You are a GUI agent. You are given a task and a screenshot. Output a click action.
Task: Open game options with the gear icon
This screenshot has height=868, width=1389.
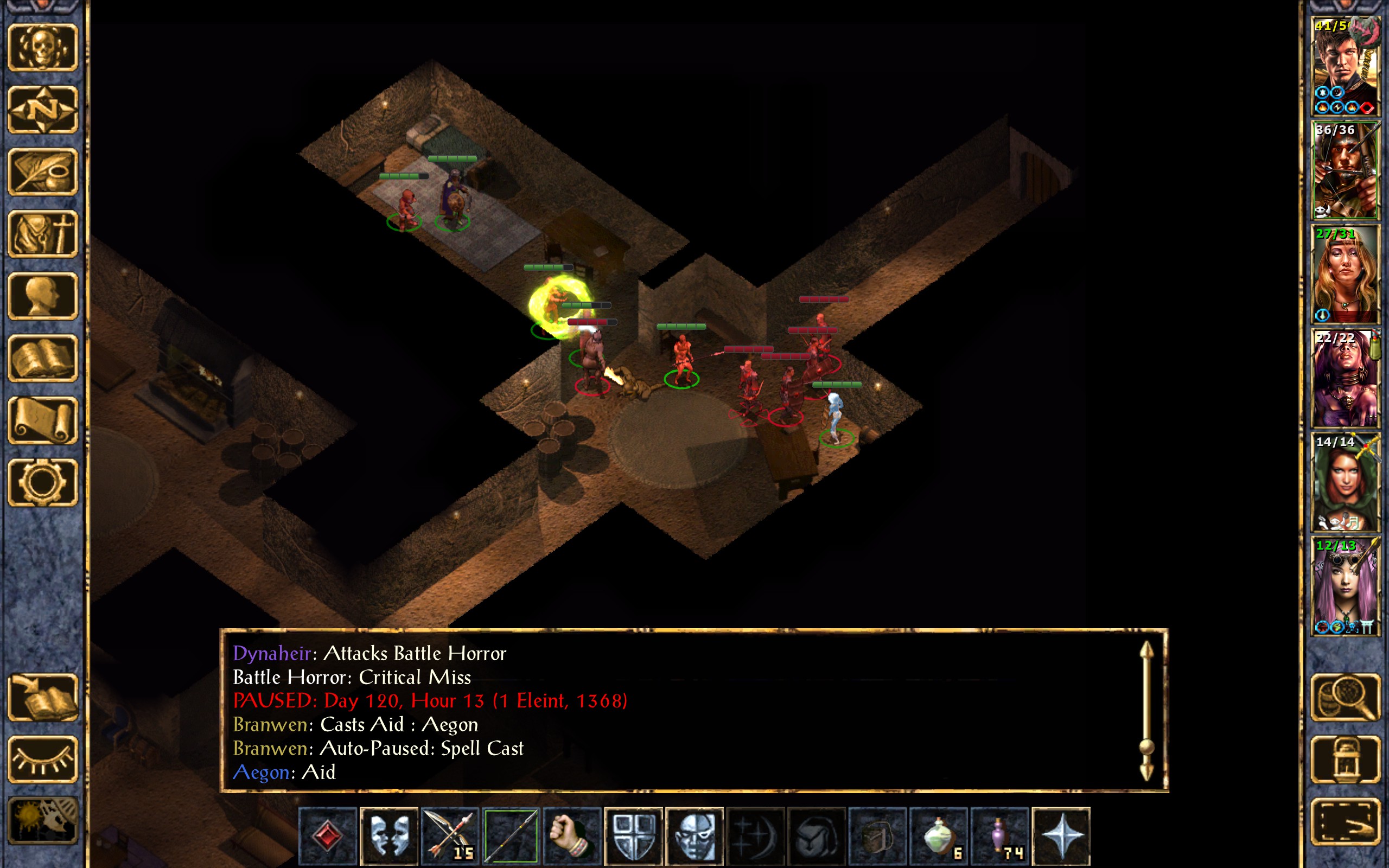pos(43,482)
